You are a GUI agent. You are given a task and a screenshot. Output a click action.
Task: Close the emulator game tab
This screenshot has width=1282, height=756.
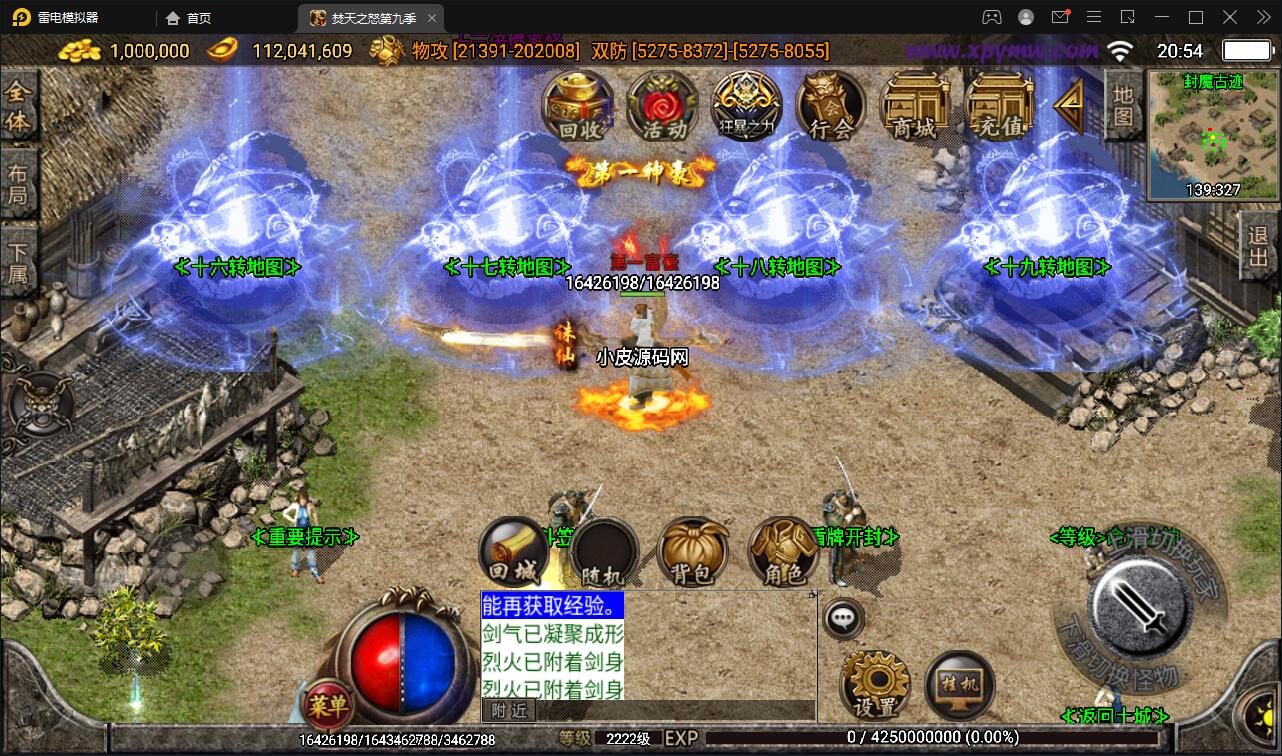coord(432,18)
